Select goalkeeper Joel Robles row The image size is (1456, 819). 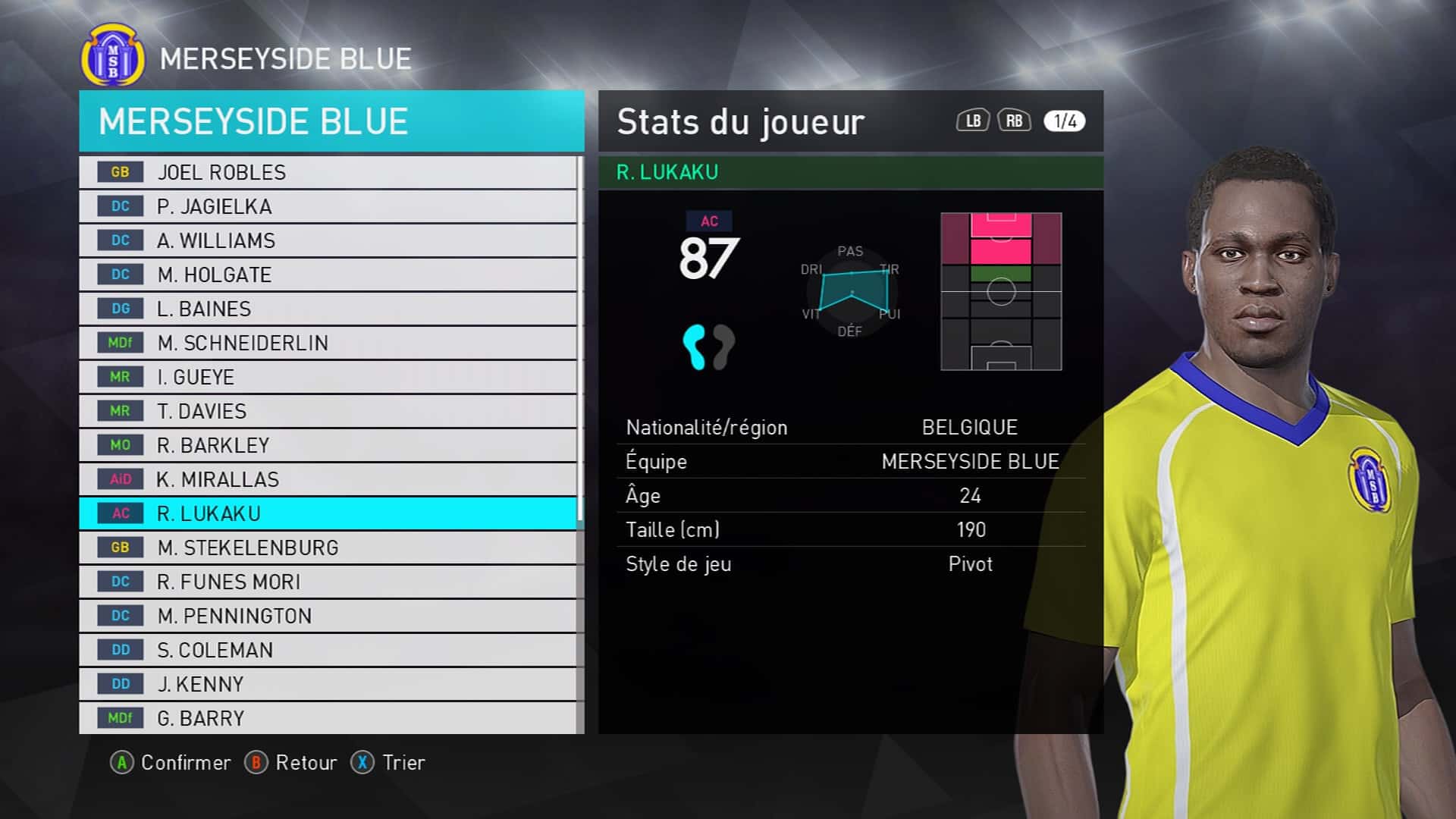coord(328,172)
